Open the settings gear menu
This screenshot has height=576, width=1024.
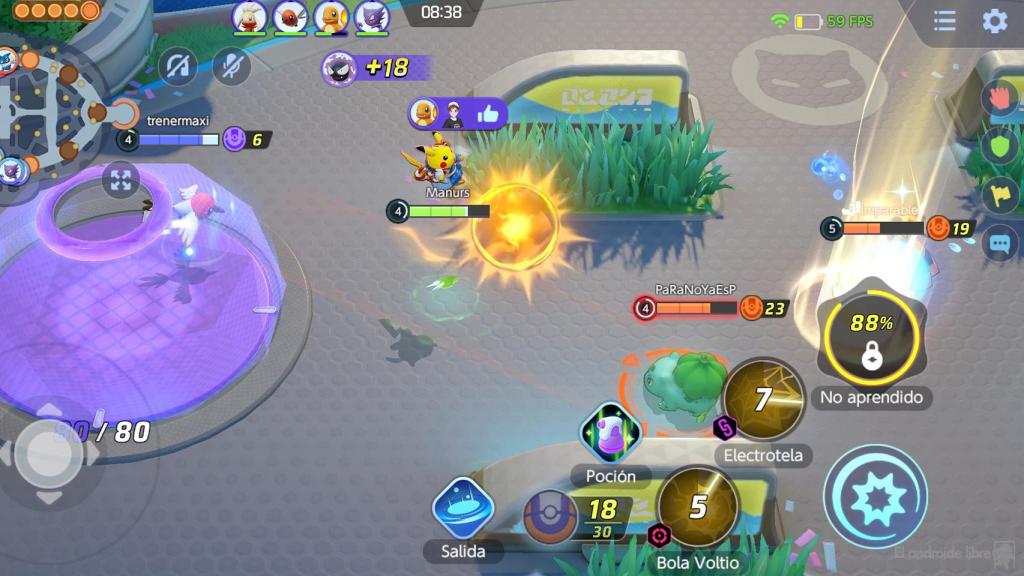[994, 21]
